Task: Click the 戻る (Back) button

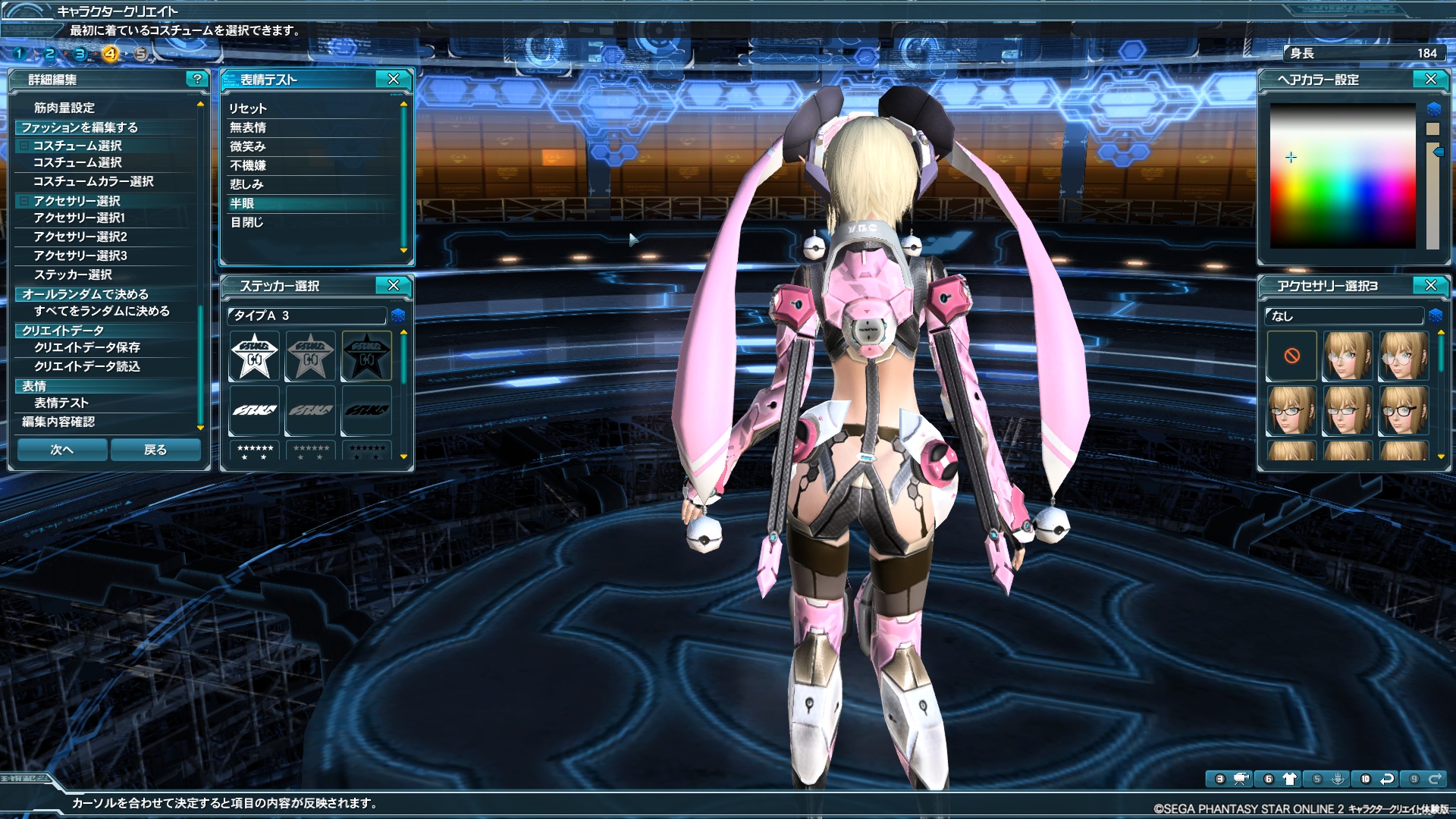Action: point(155,450)
